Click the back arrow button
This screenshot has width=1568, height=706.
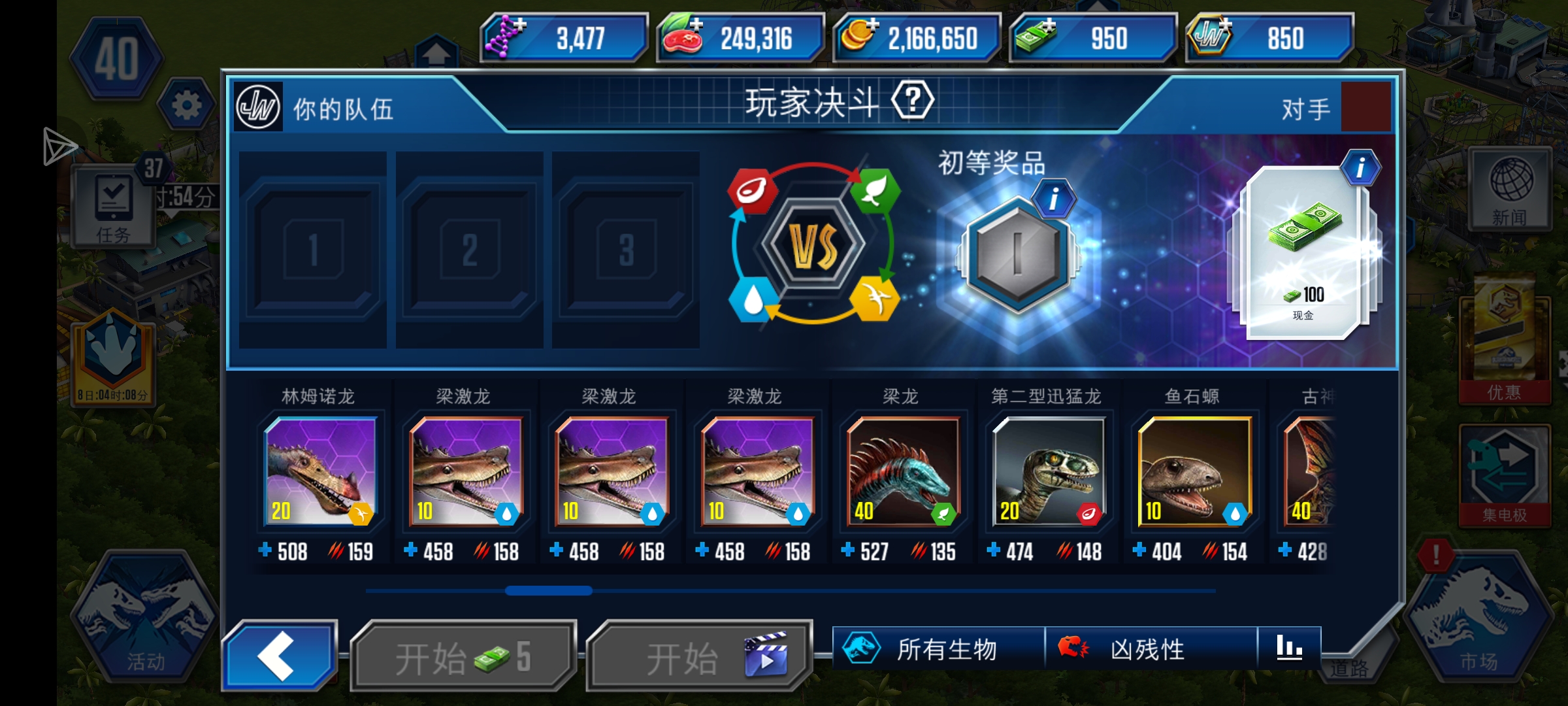(x=280, y=657)
